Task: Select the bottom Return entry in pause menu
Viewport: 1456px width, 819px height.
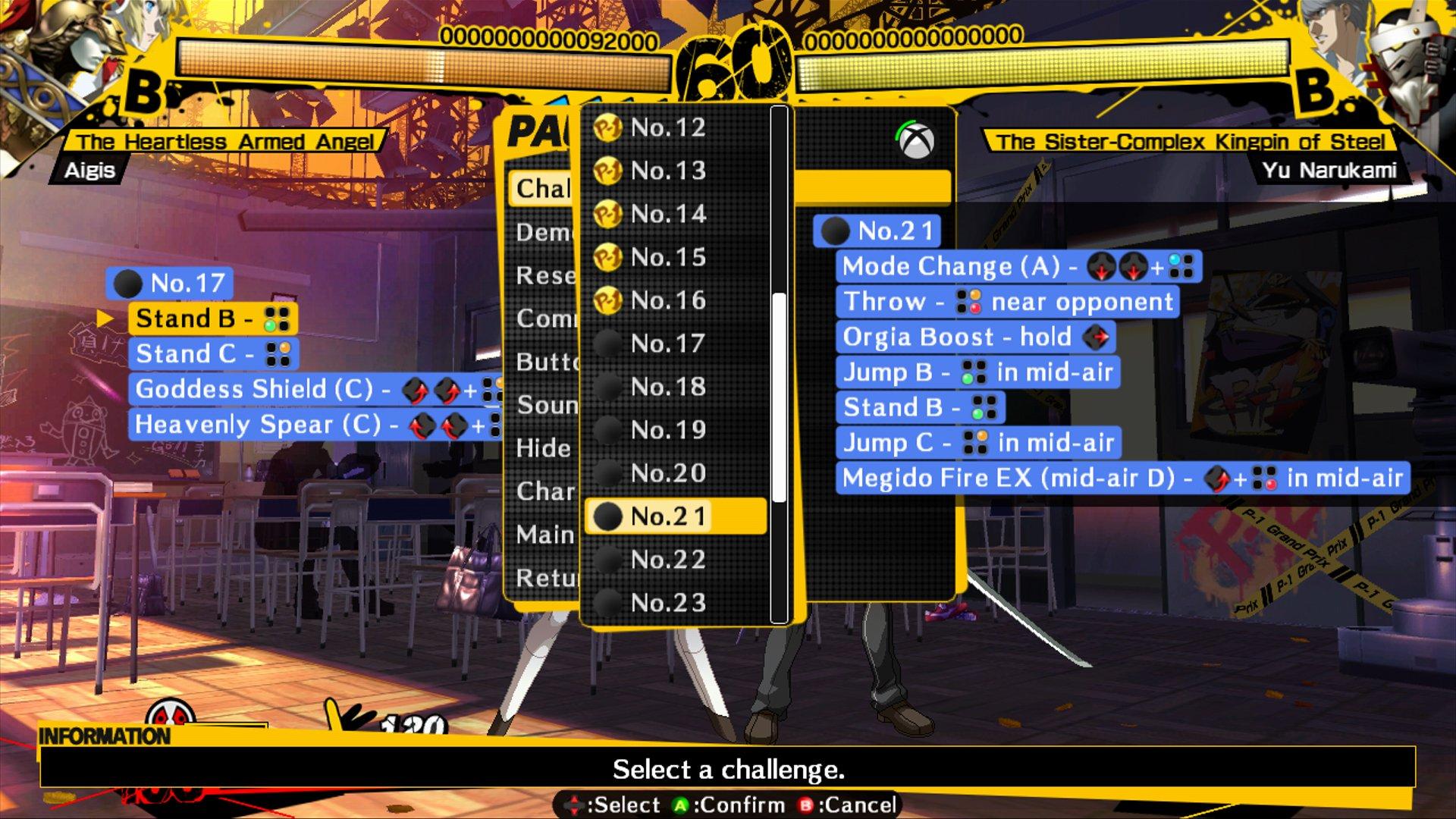Action: pos(543,577)
